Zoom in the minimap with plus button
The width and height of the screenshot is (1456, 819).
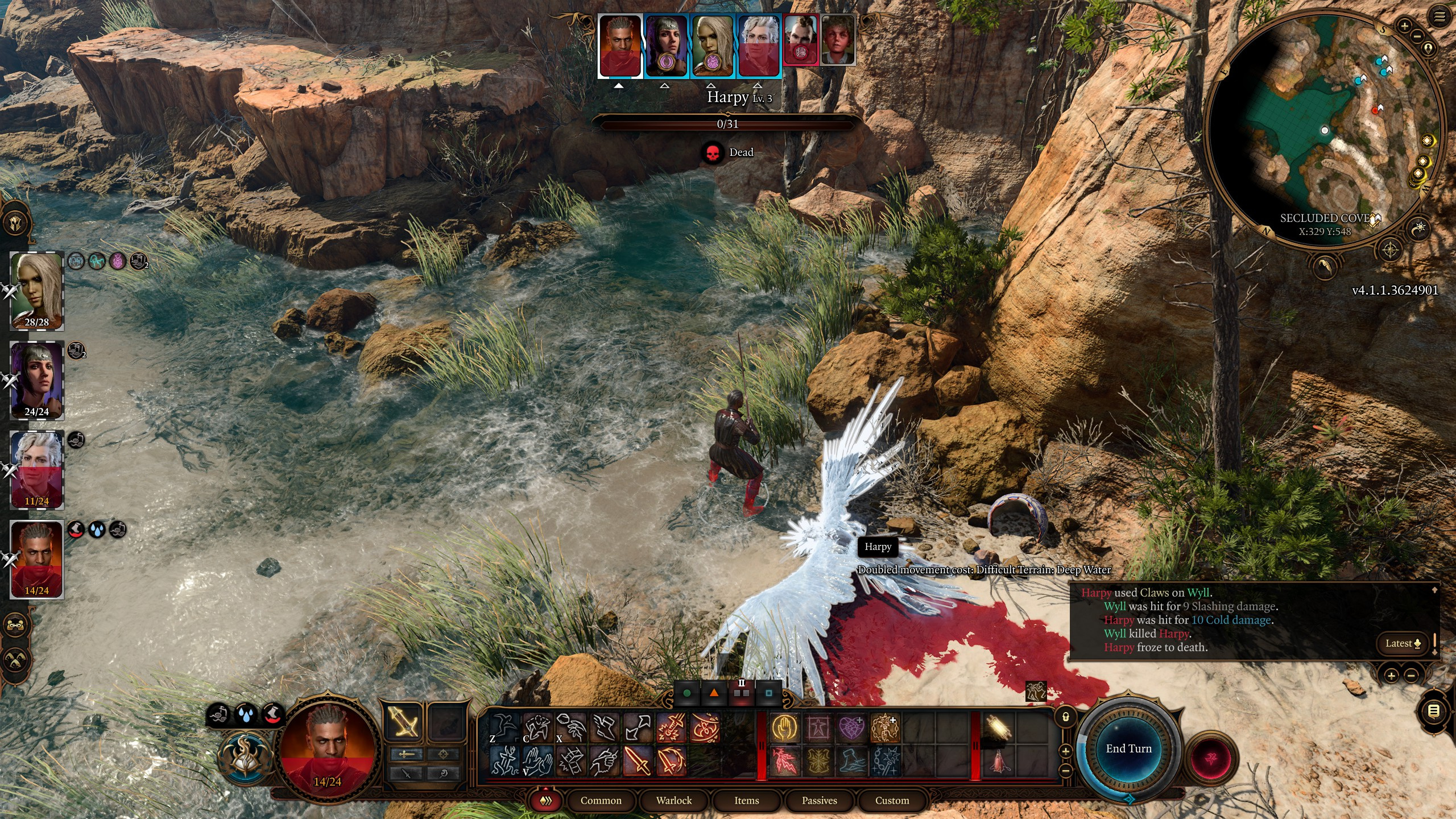pos(1404,26)
